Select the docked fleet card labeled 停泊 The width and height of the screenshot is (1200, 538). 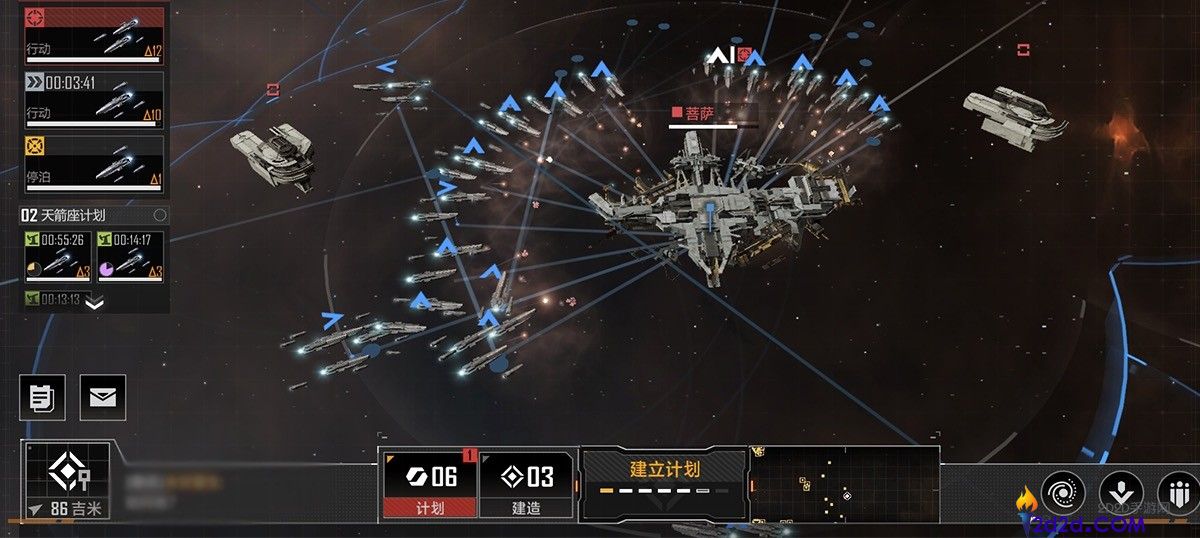click(93, 164)
